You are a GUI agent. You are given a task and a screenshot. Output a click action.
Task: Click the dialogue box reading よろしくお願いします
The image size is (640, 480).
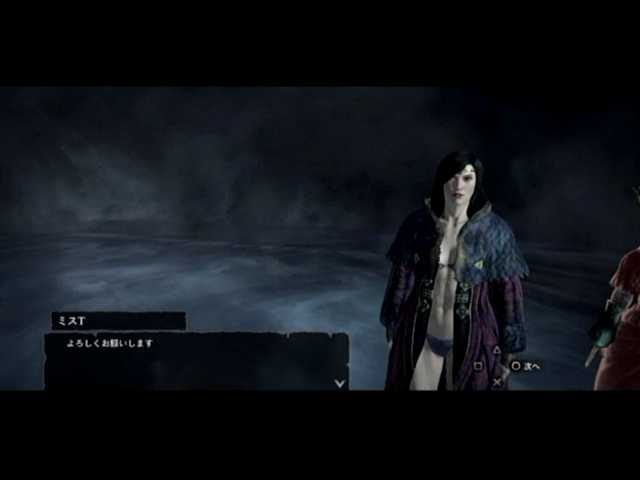pyautogui.click(x=196, y=360)
